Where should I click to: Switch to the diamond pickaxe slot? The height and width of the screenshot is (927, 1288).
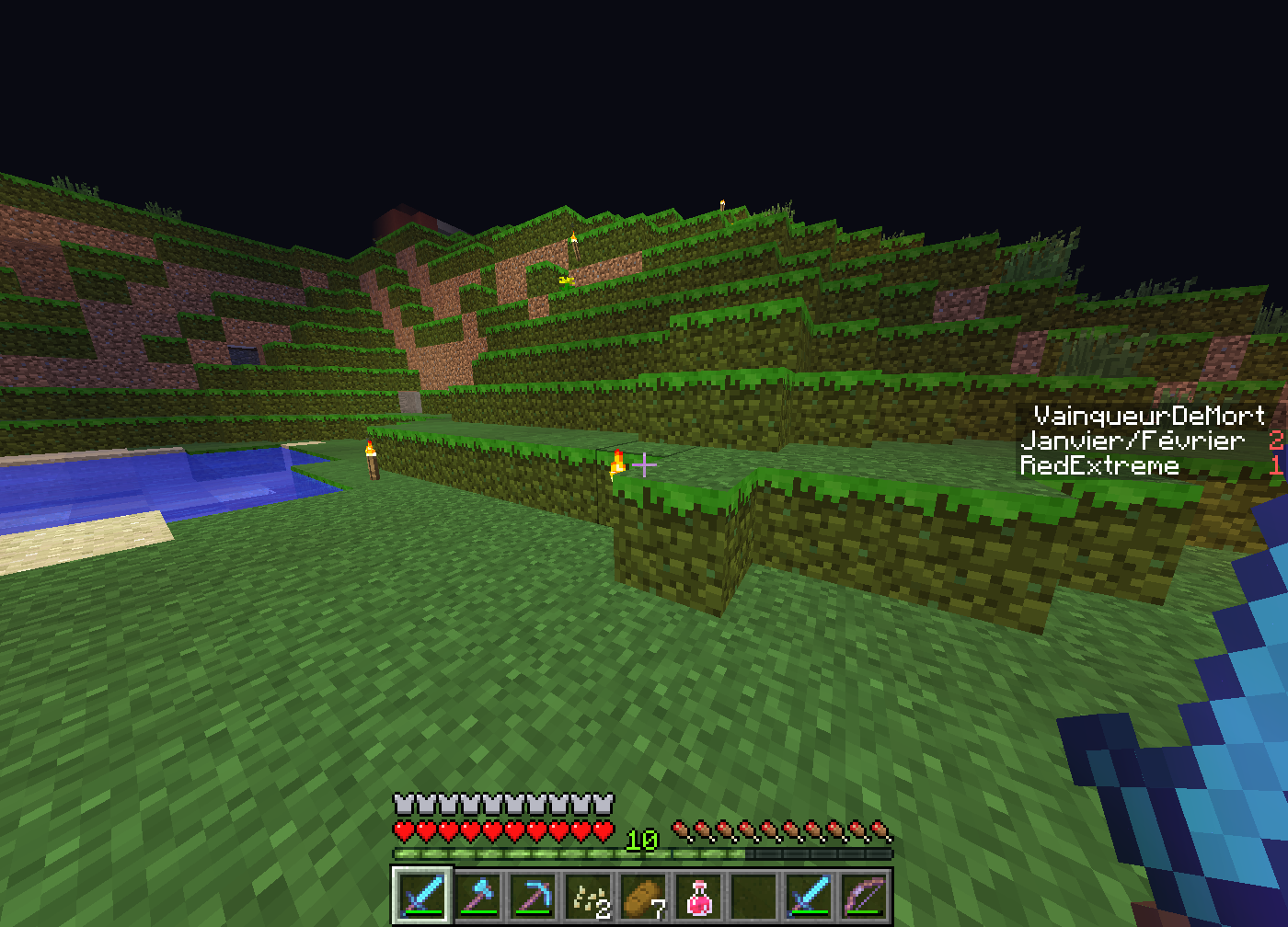coord(534,896)
